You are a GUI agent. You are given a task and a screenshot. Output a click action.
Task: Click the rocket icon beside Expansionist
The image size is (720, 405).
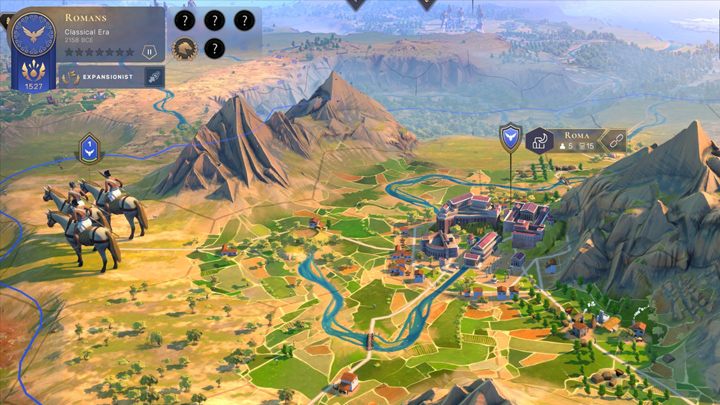(154, 76)
